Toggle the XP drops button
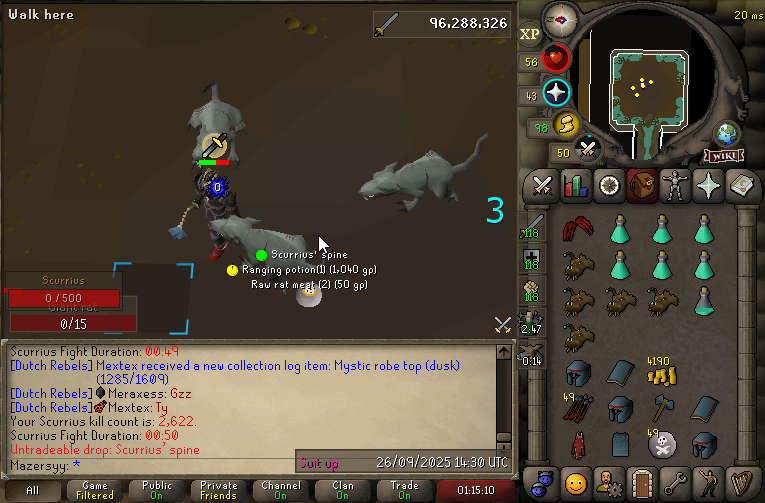This screenshot has height=503, width=765. [530, 34]
